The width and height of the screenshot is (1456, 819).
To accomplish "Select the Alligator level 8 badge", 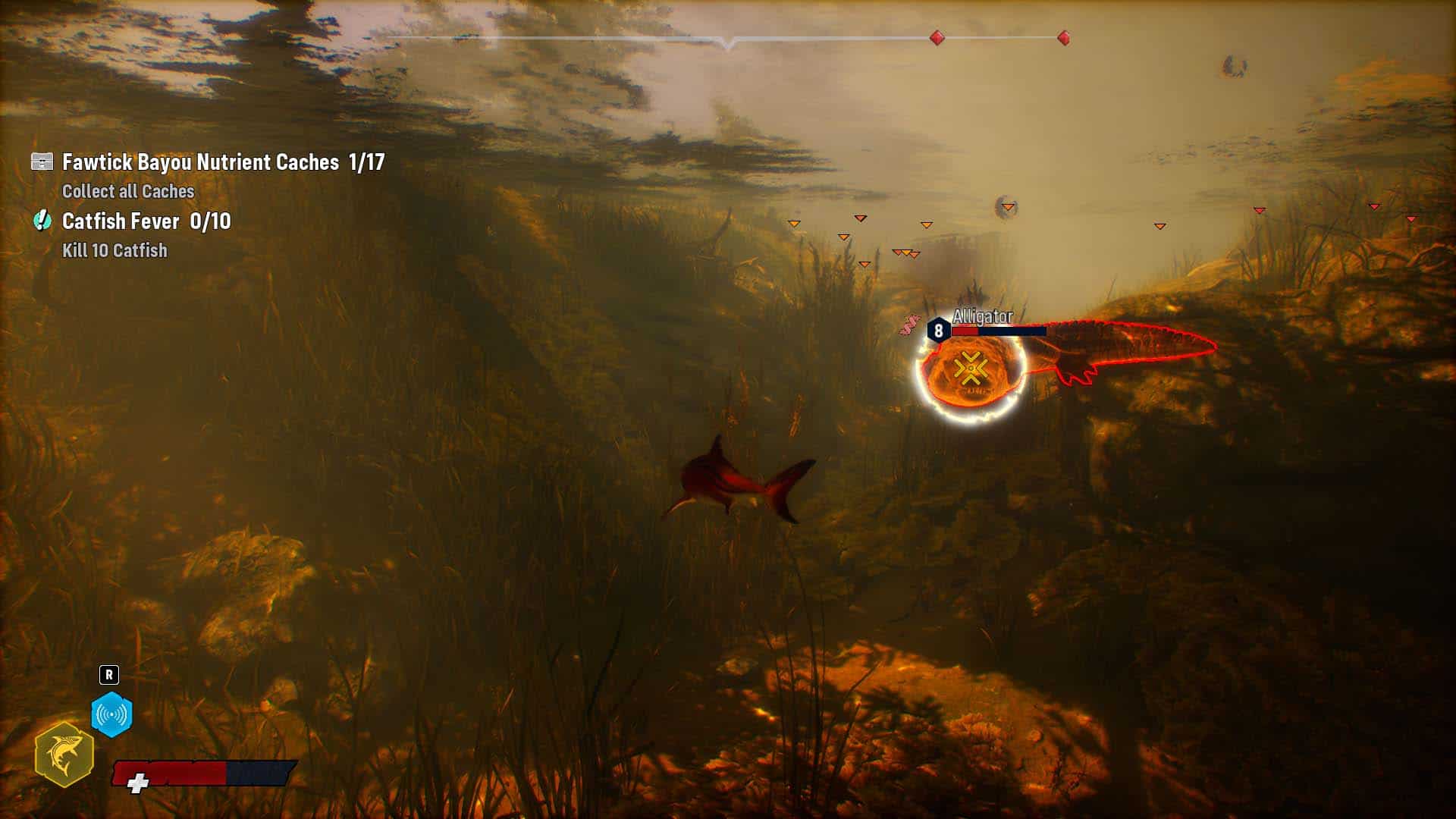I will tap(939, 331).
